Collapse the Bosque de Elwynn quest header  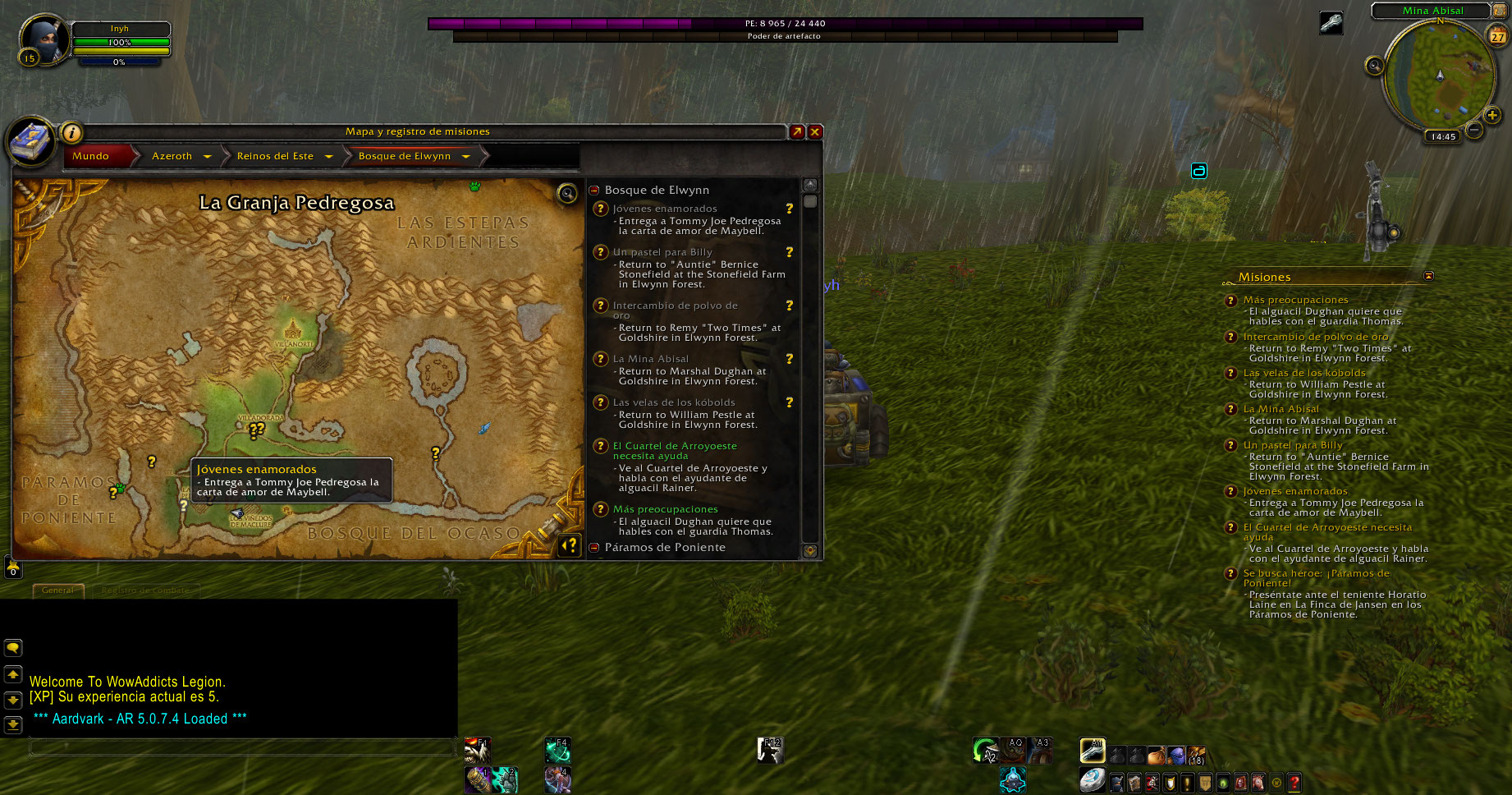(594, 190)
